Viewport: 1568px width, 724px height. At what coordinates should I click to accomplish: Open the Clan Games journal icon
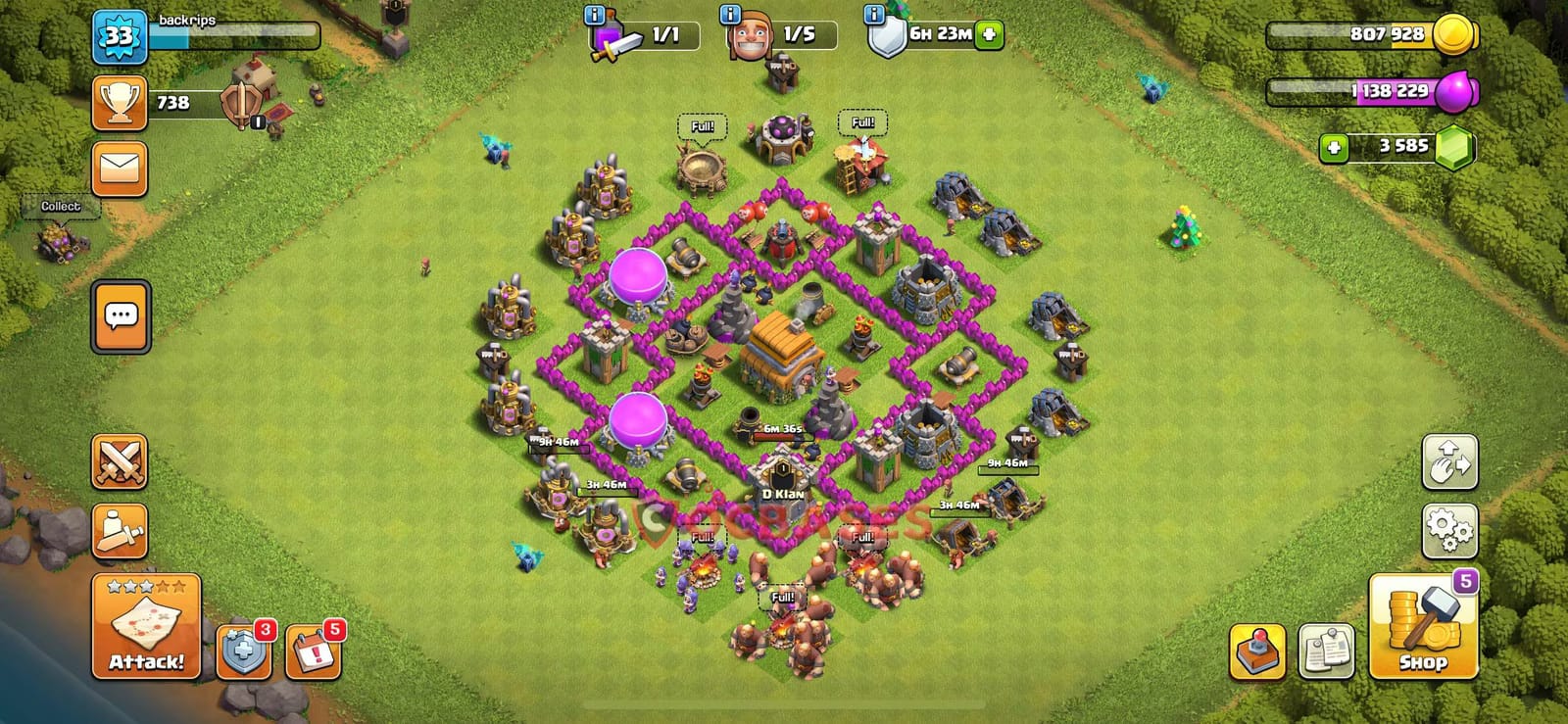(1325, 648)
